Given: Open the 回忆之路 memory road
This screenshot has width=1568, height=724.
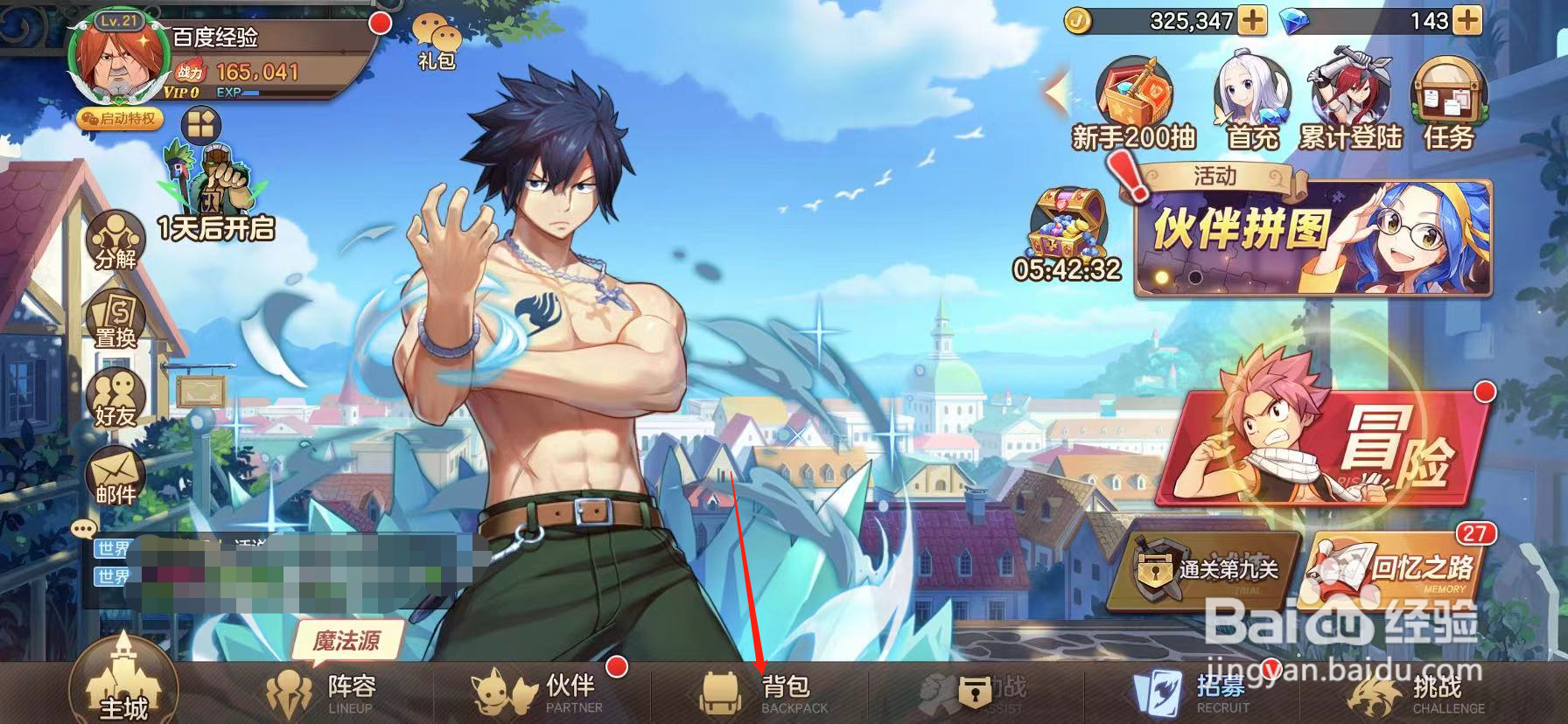Looking at the screenshot, I should click(1395, 567).
